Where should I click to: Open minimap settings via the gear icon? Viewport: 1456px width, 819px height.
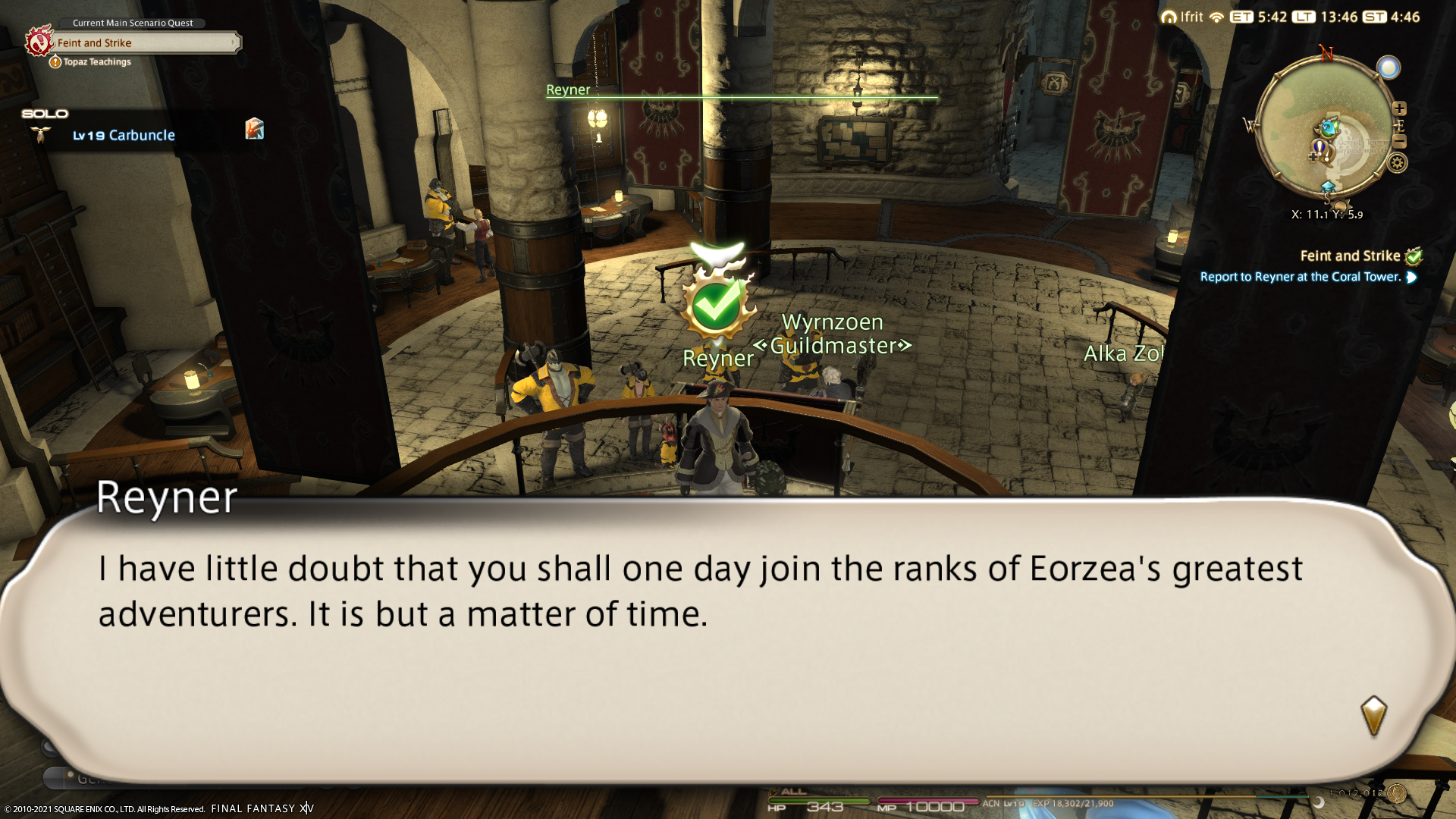tap(1398, 162)
